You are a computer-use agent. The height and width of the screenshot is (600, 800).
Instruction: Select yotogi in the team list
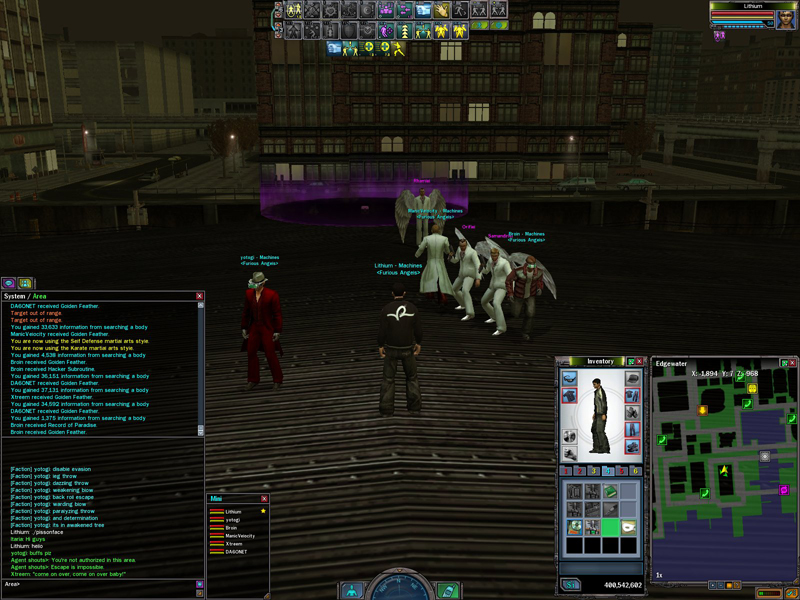[233, 520]
